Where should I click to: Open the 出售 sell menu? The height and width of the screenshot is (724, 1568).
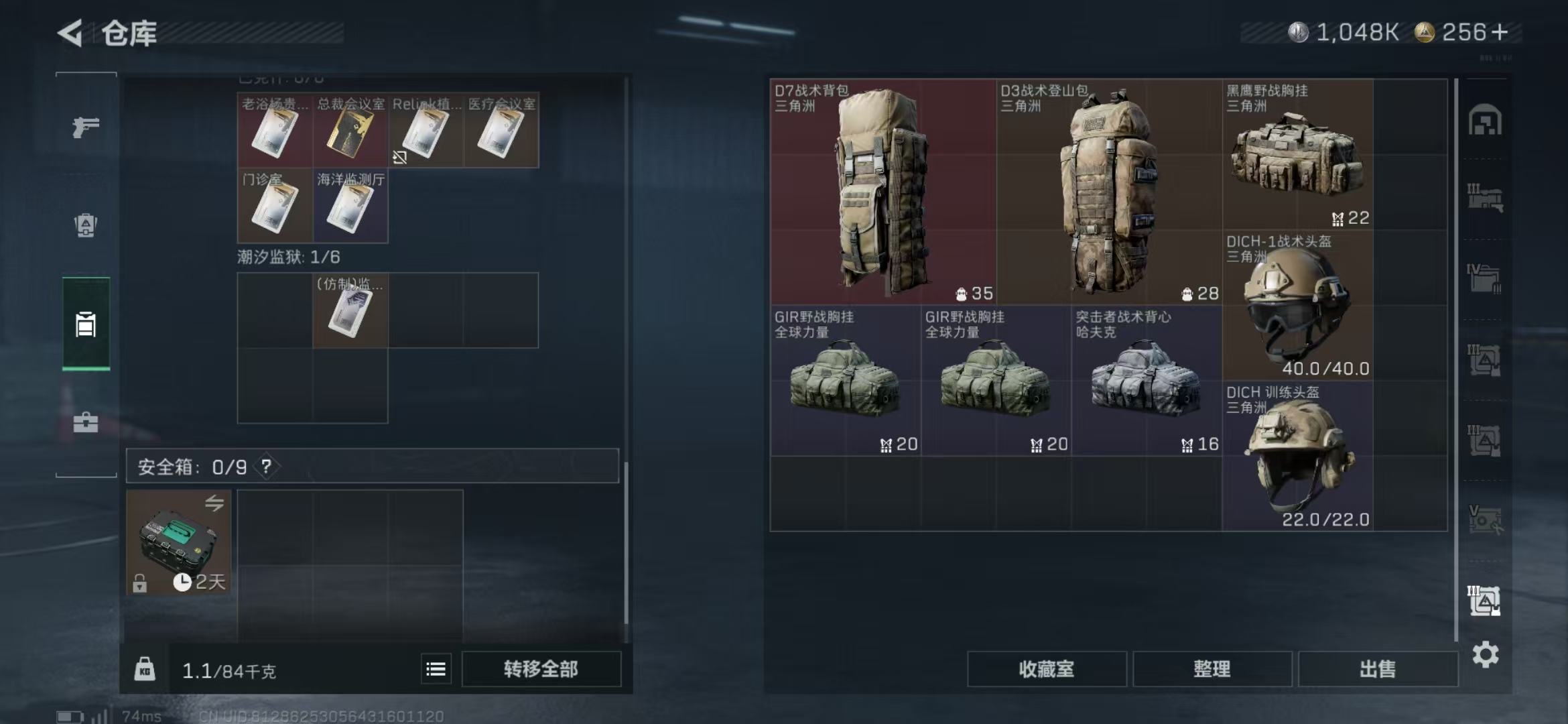click(x=1377, y=669)
